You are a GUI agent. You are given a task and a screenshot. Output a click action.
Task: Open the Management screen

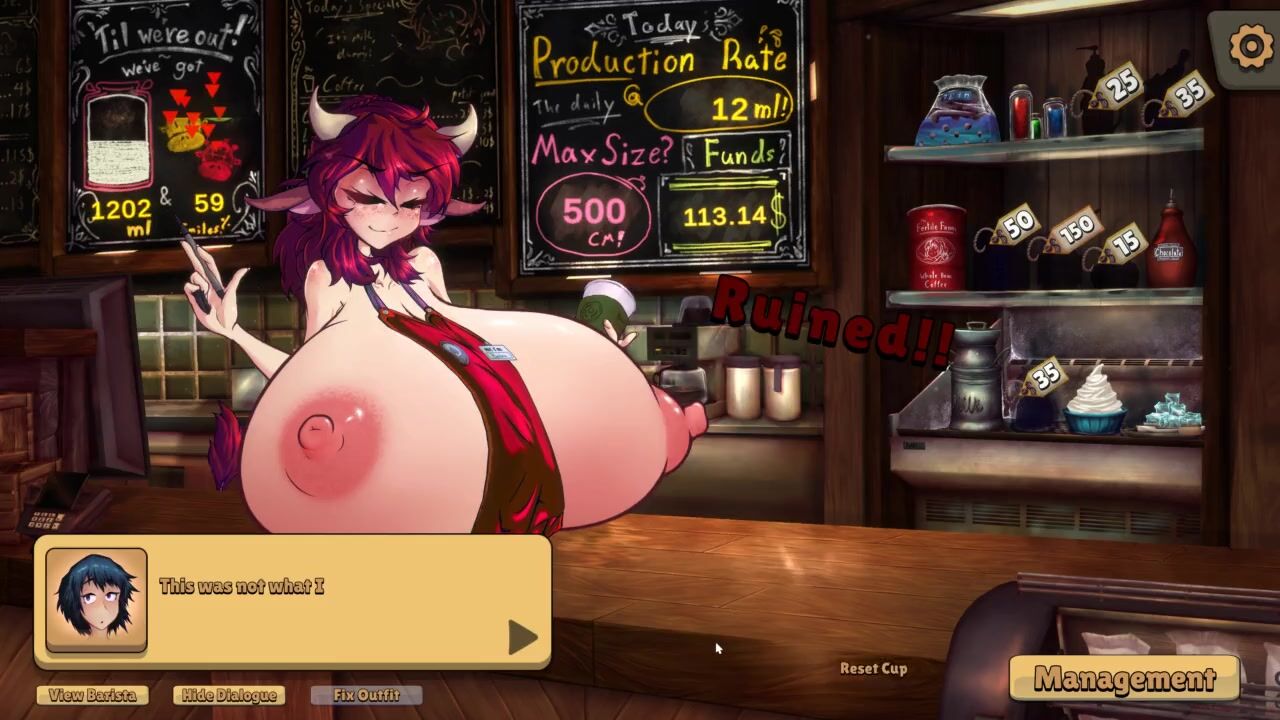point(1124,679)
